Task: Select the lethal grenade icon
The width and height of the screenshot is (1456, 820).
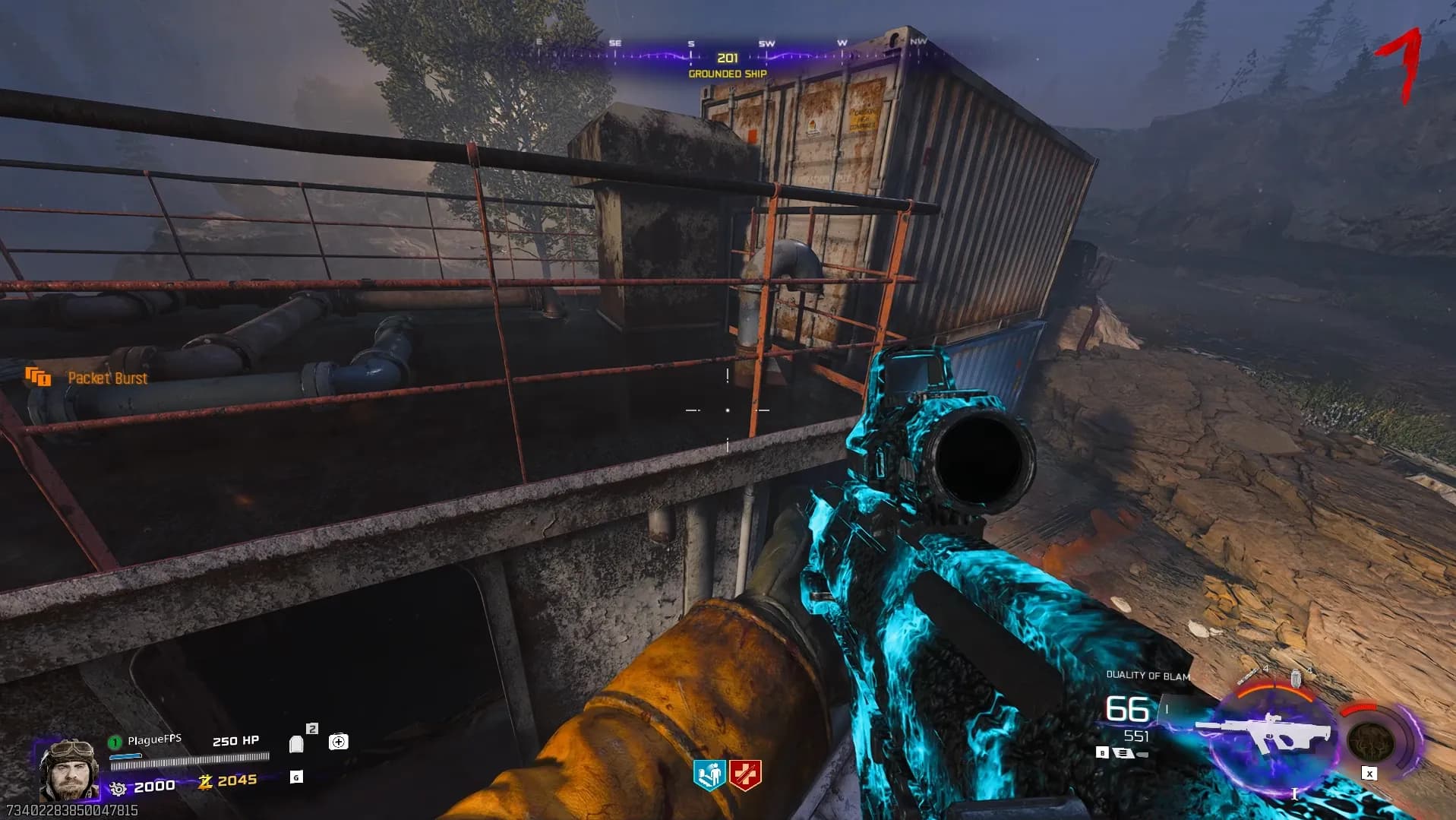Action: coord(1296,678)
